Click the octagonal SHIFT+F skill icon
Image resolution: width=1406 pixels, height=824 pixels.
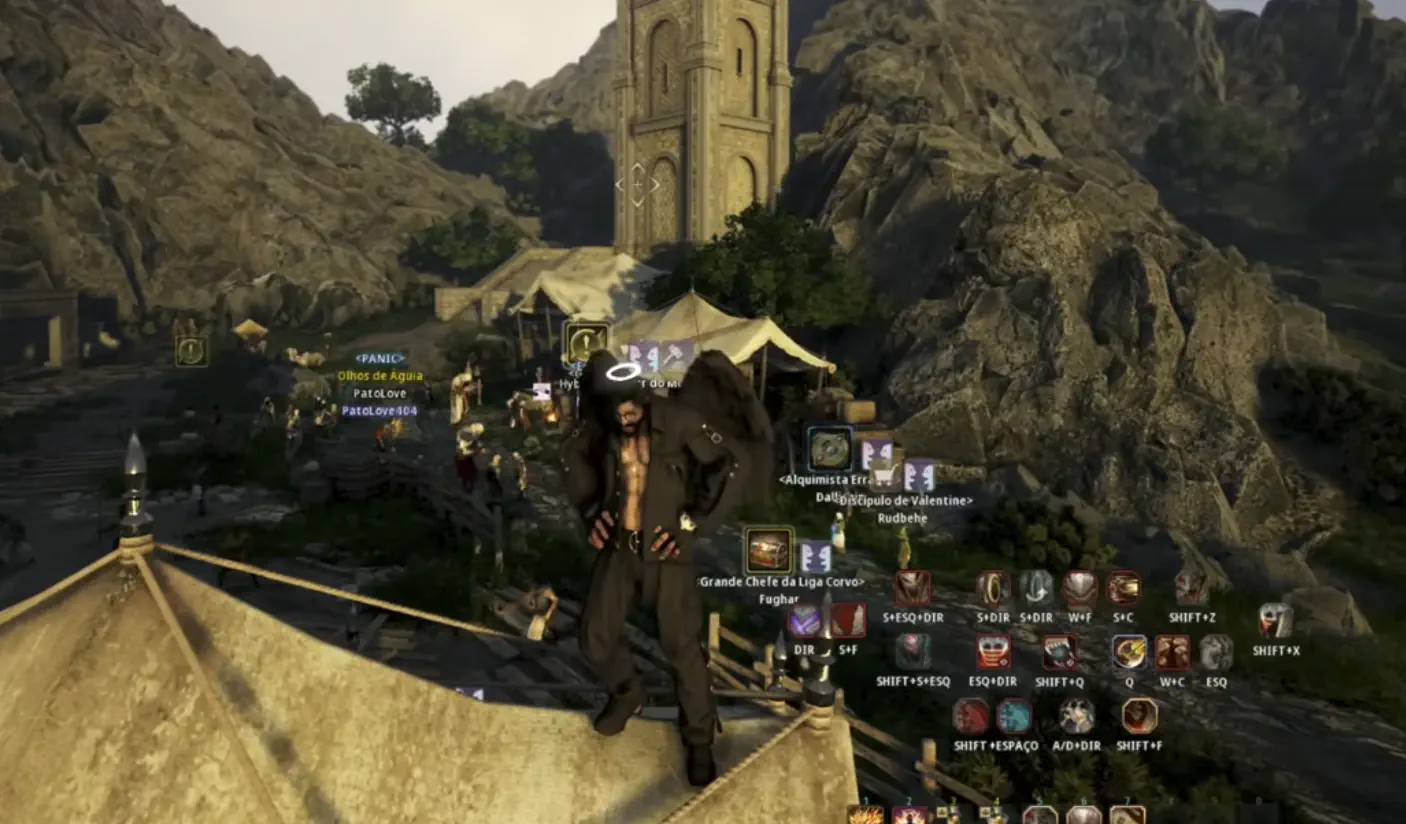click(x=1141, y=717)
